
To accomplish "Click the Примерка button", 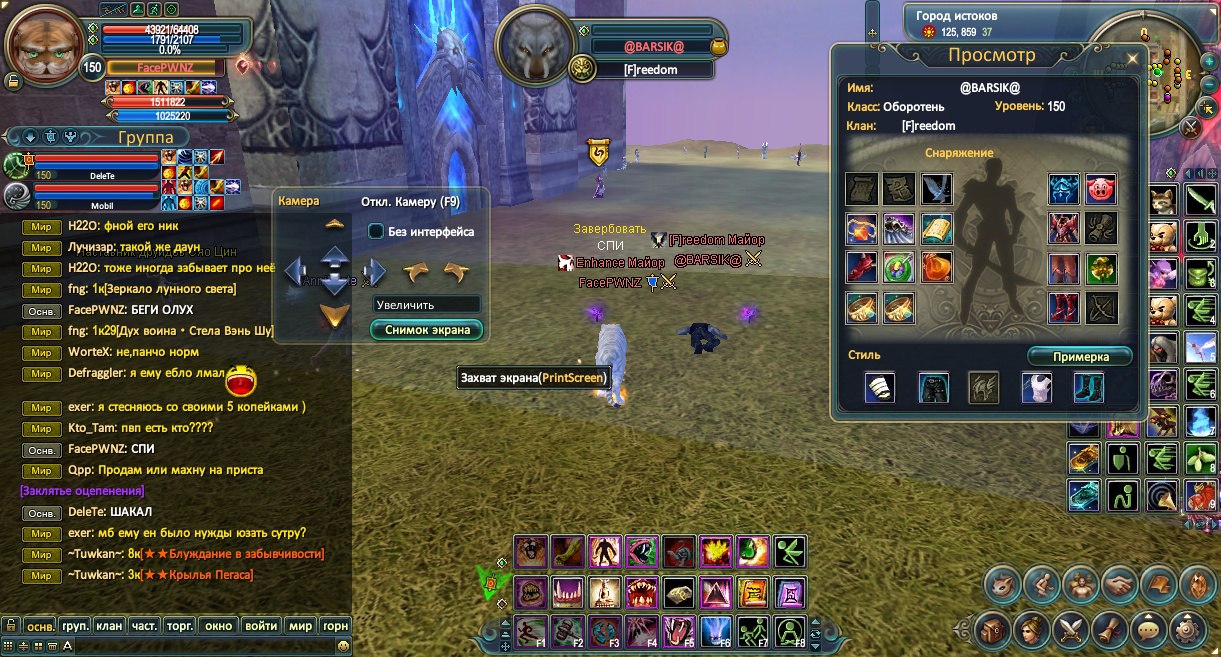I will click(1080, 356).
